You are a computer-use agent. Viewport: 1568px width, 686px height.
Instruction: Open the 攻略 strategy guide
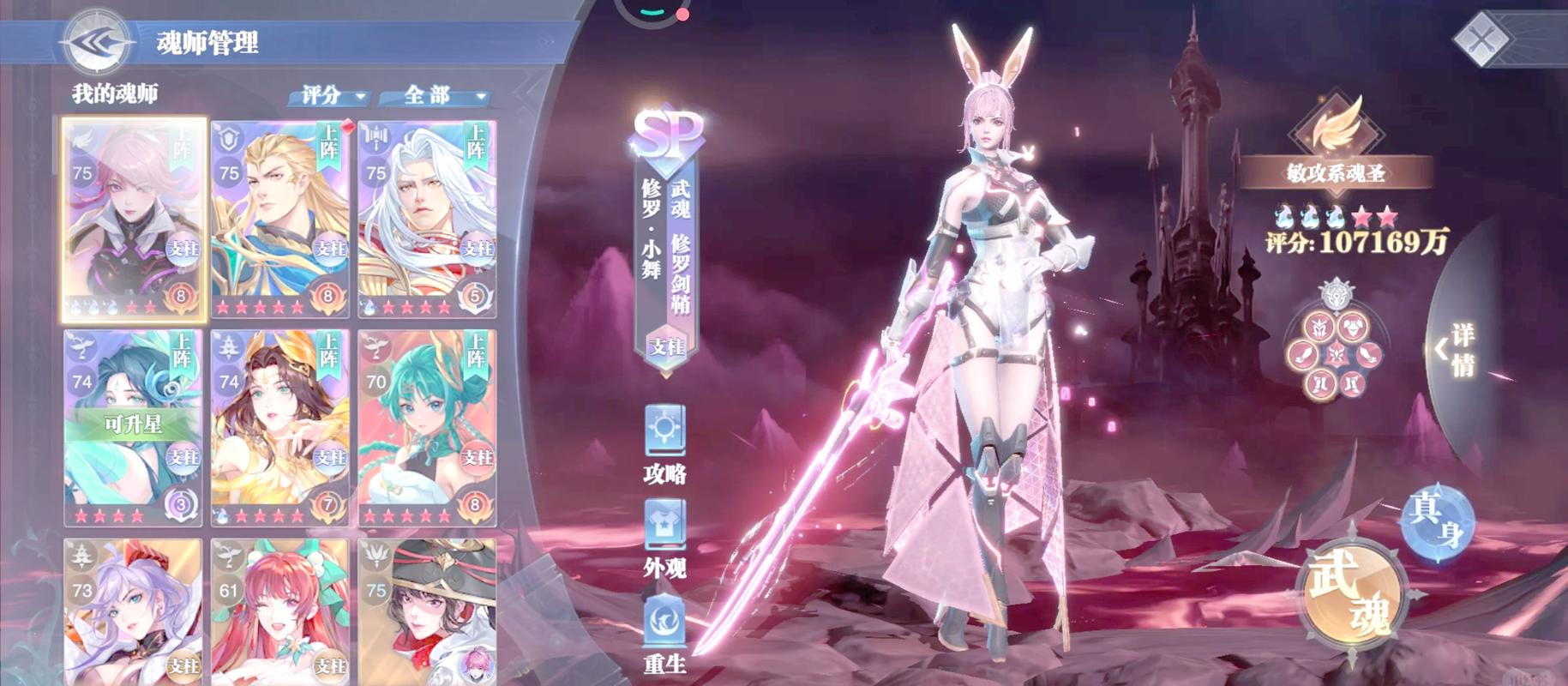pyautogui.click(x=664, y=443)
